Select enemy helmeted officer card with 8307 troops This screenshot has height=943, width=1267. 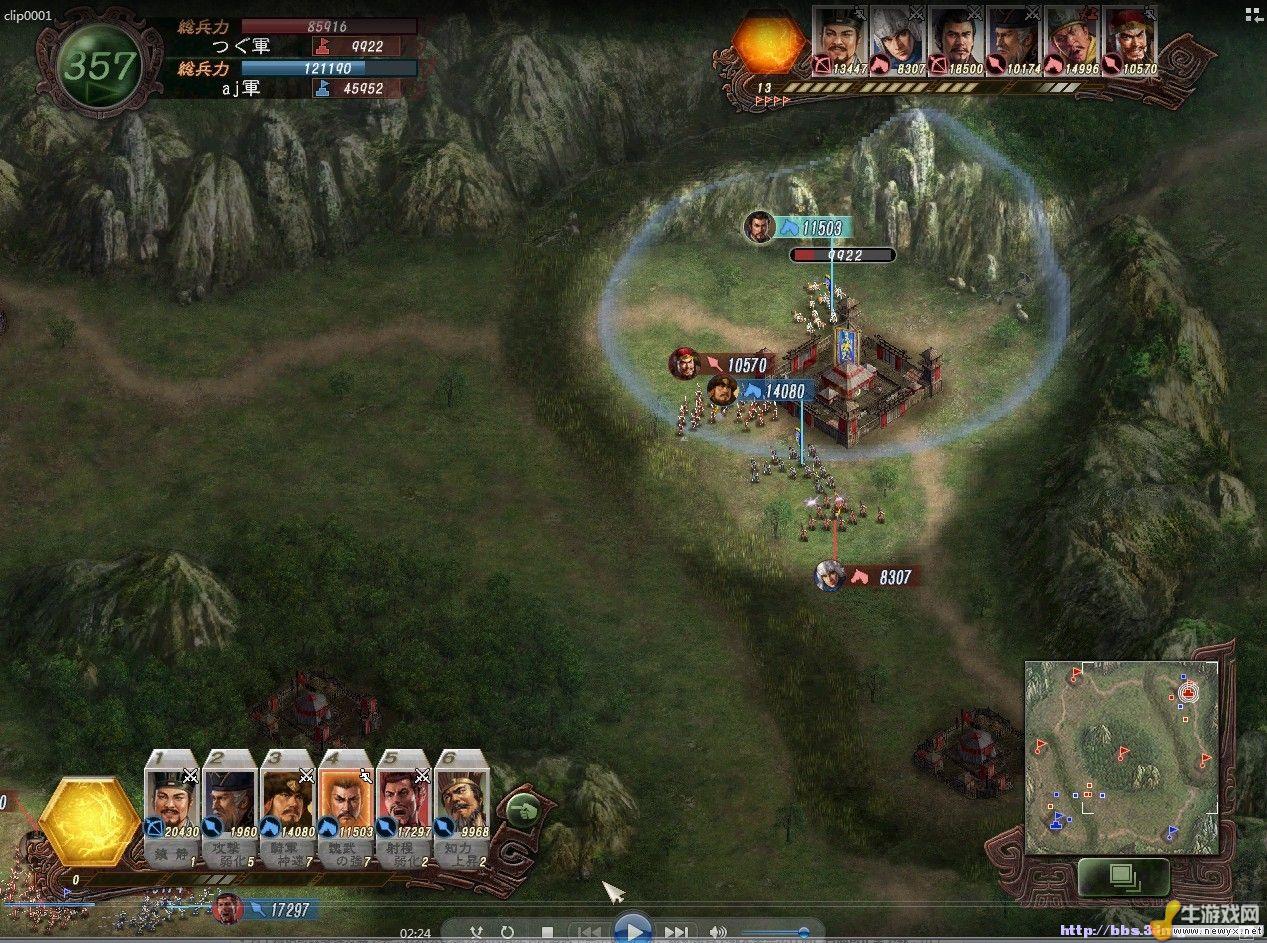(896, 42)
